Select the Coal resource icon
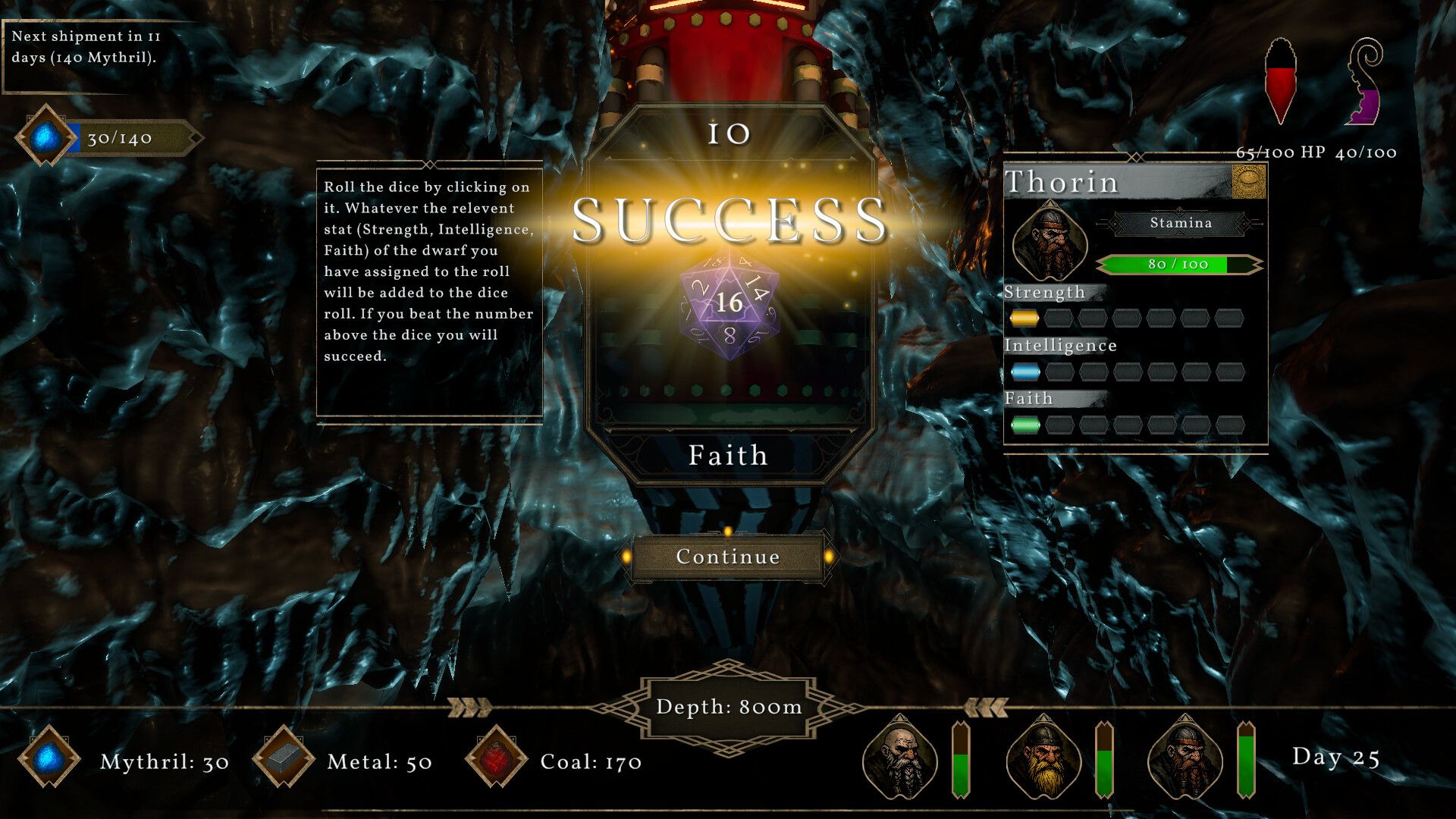 pyautogui.click(x=497, y=758)
